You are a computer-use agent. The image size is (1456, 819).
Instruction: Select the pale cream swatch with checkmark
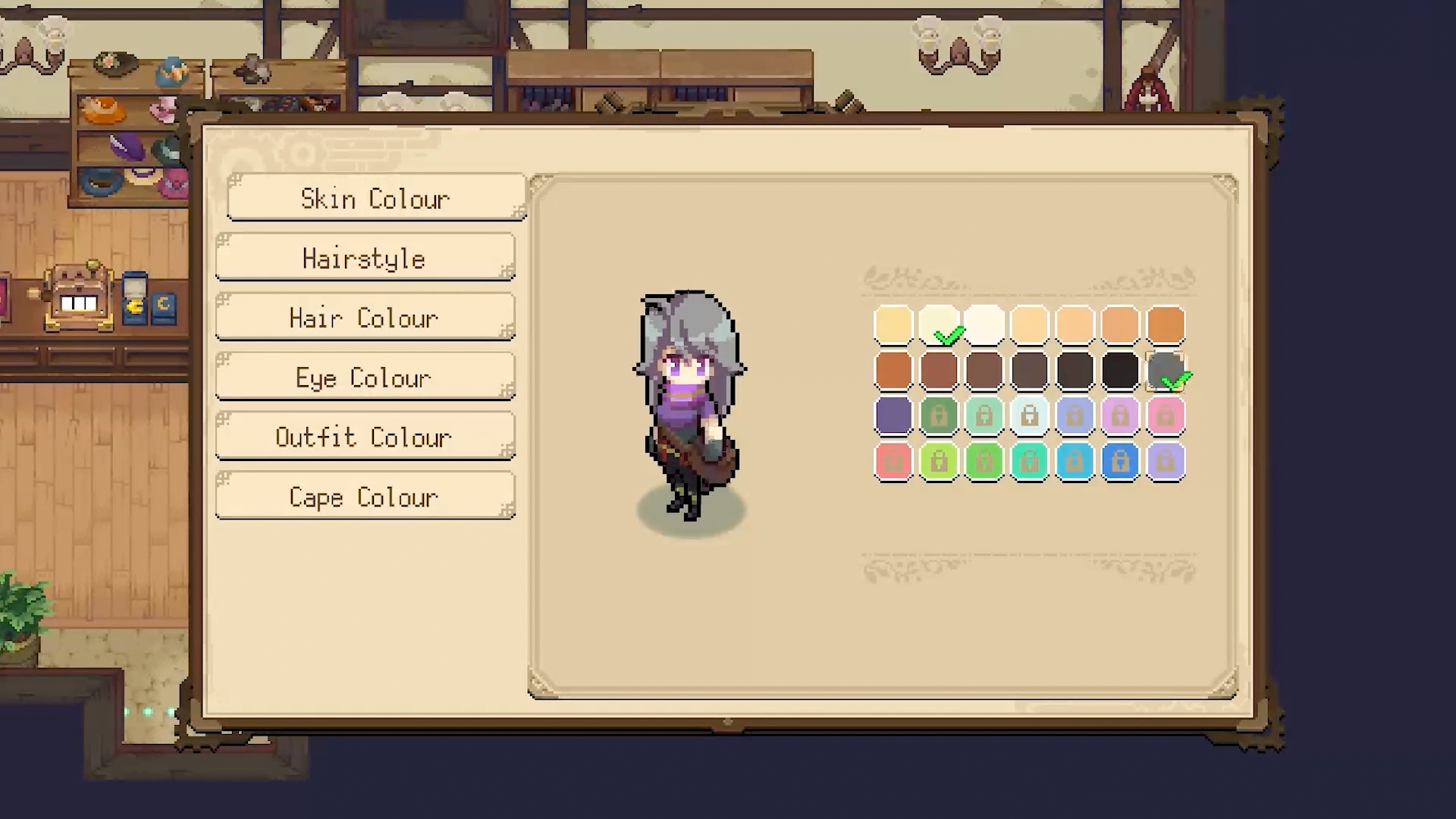[x=939, y=325]
